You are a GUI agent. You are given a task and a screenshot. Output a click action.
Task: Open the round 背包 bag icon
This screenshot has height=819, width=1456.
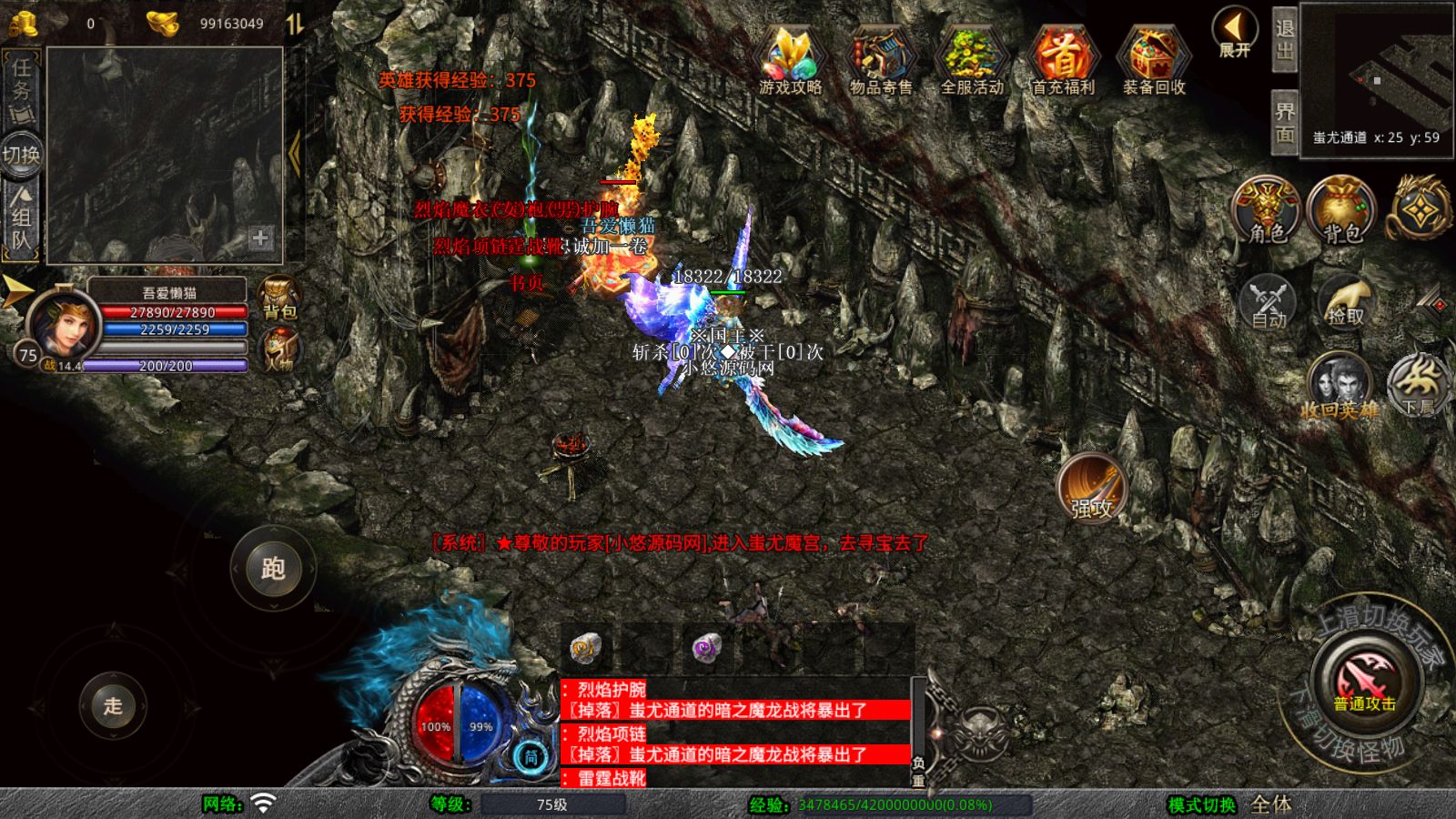coord(1341,211)
